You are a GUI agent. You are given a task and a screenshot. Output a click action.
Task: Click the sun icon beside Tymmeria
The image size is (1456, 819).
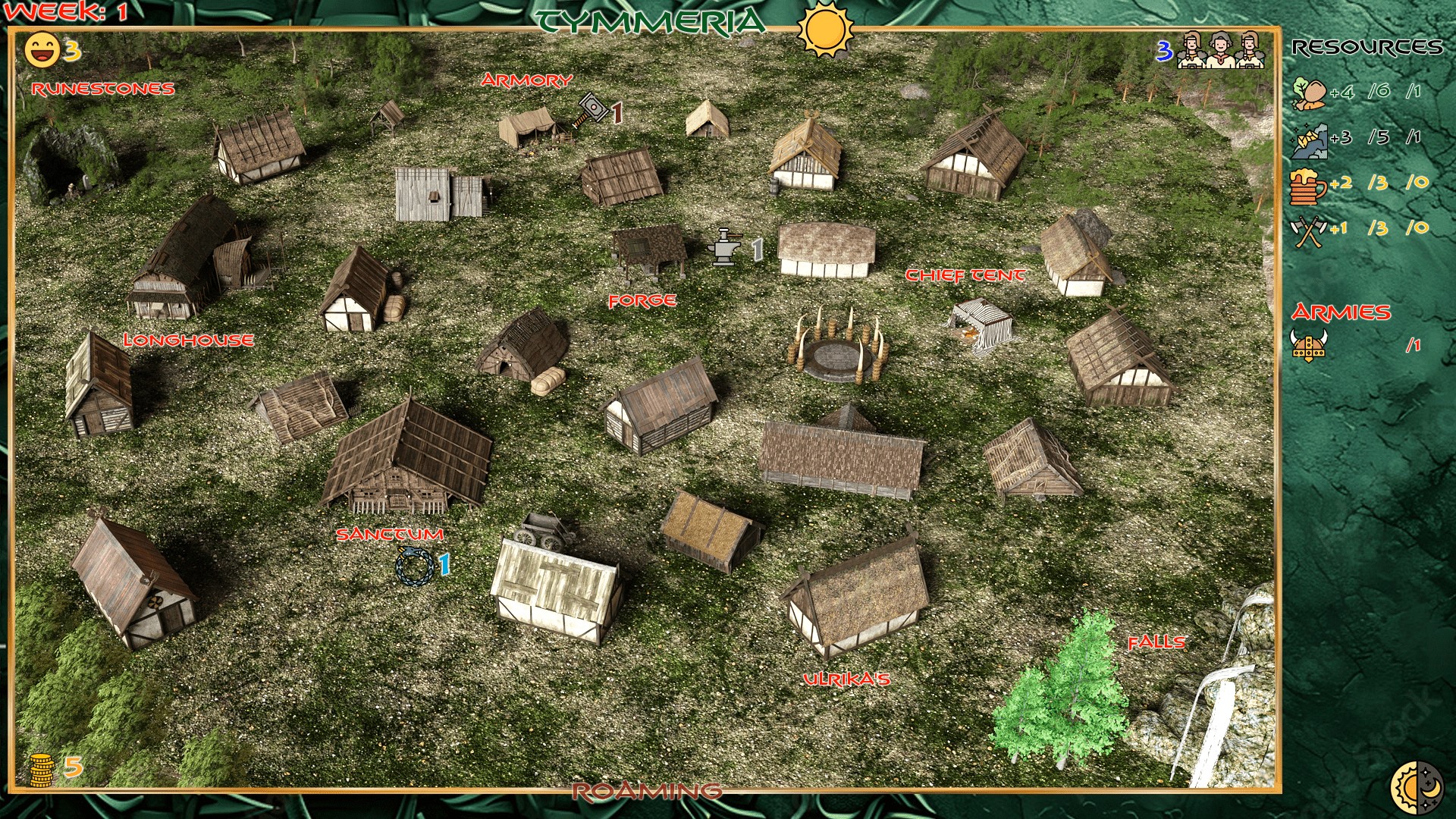click(825, 29)
